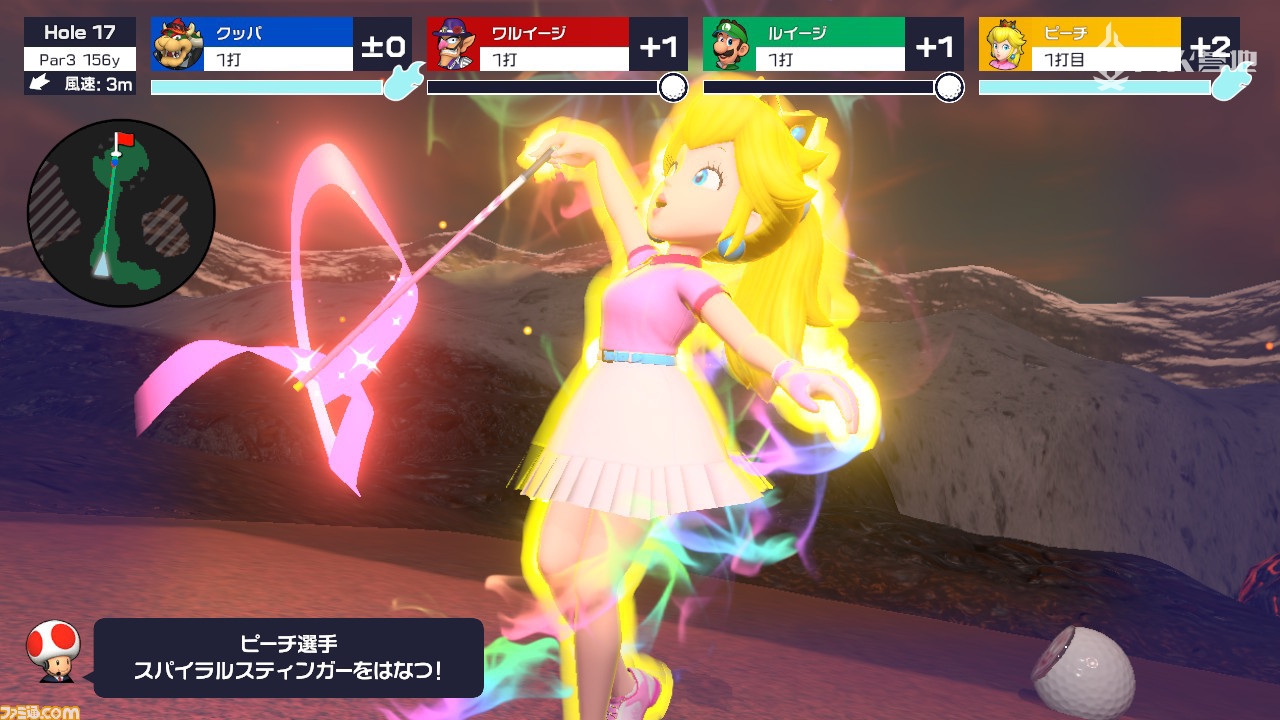This screenshot has width=1280, height=720.
Task: Click Peach's character portrait
Action: click(1005, 45)
